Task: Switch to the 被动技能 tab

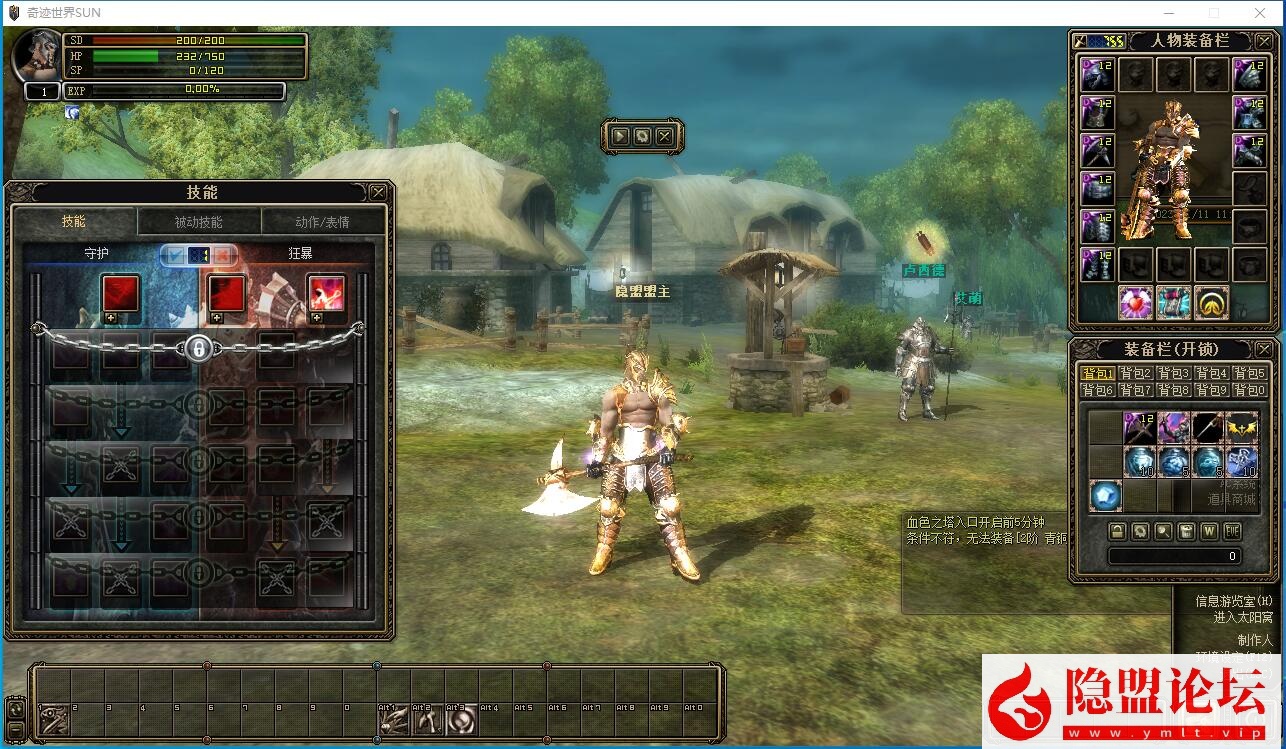Action: coord(199,222)
